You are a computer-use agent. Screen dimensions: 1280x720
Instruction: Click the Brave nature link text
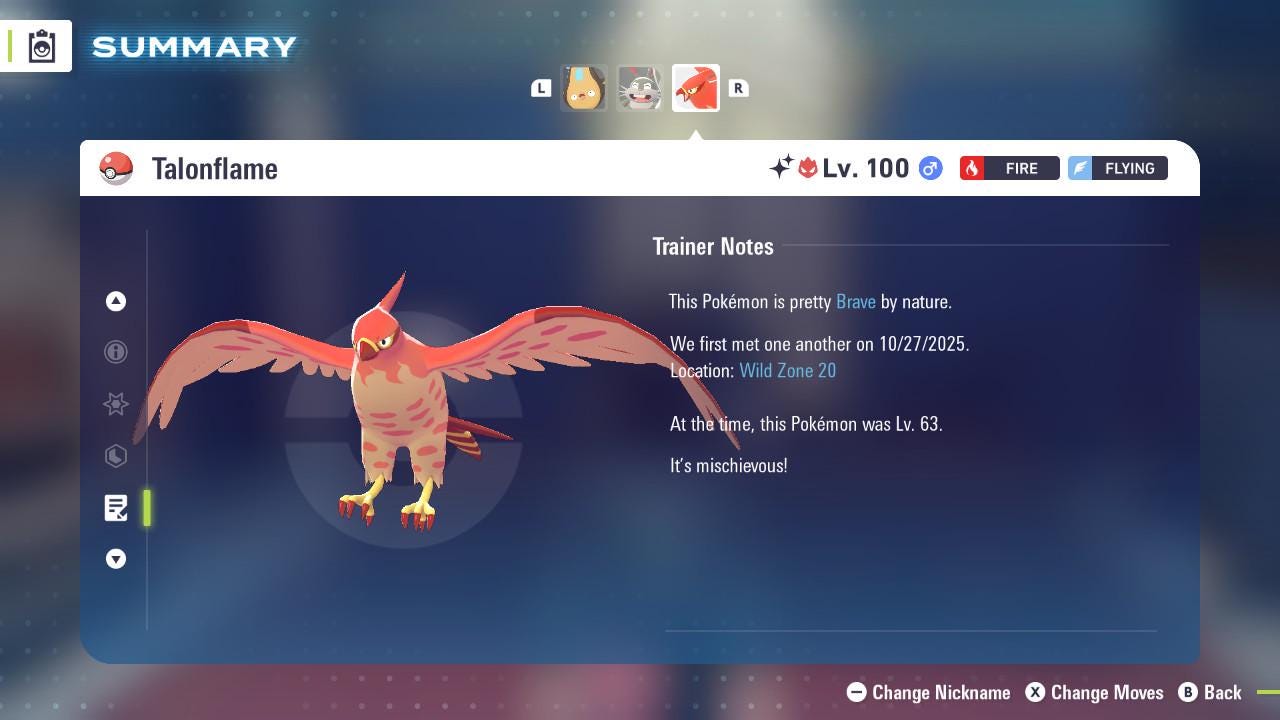coord(855,301)
